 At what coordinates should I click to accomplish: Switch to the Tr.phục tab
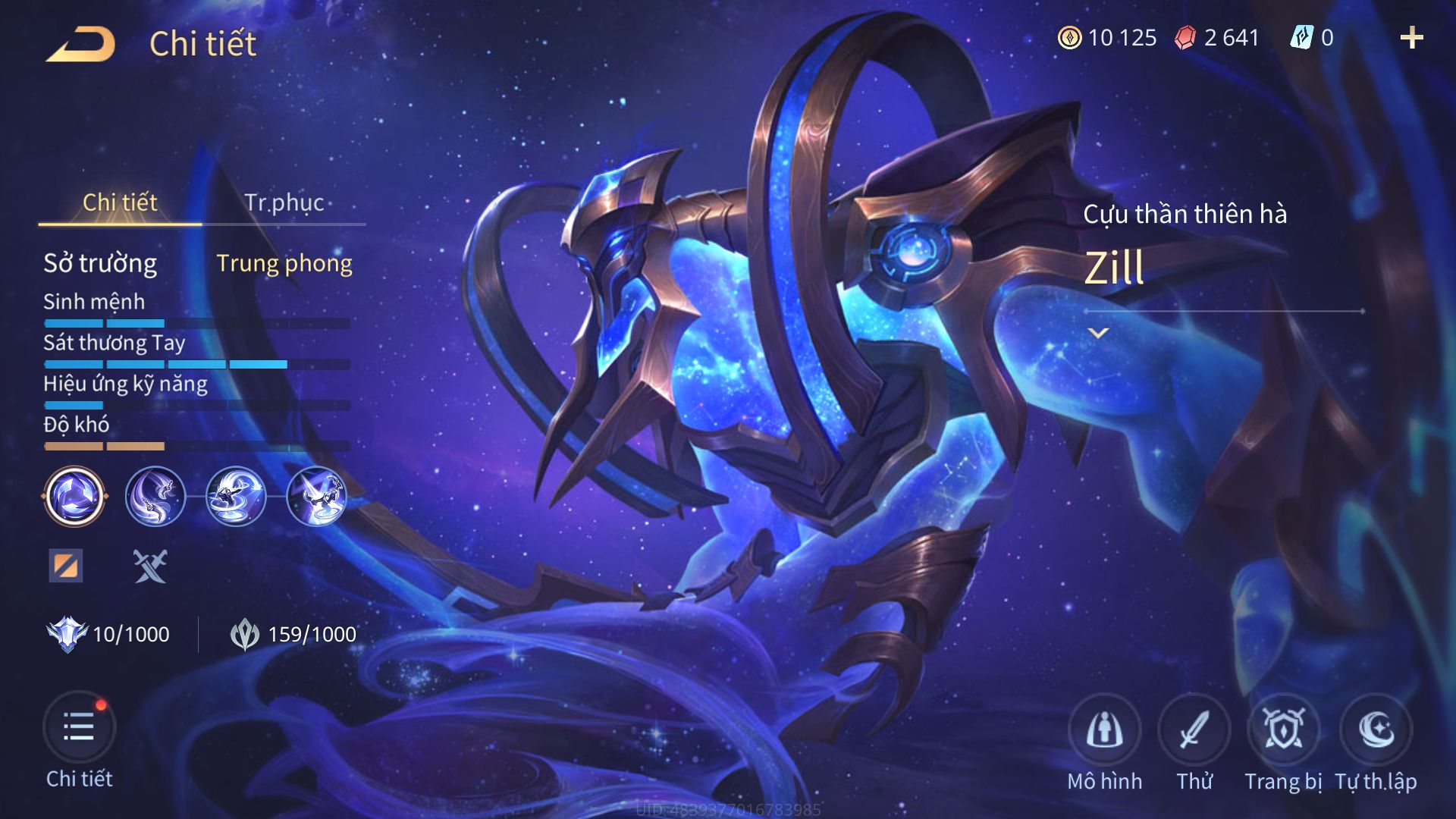[x=284, y=202]
